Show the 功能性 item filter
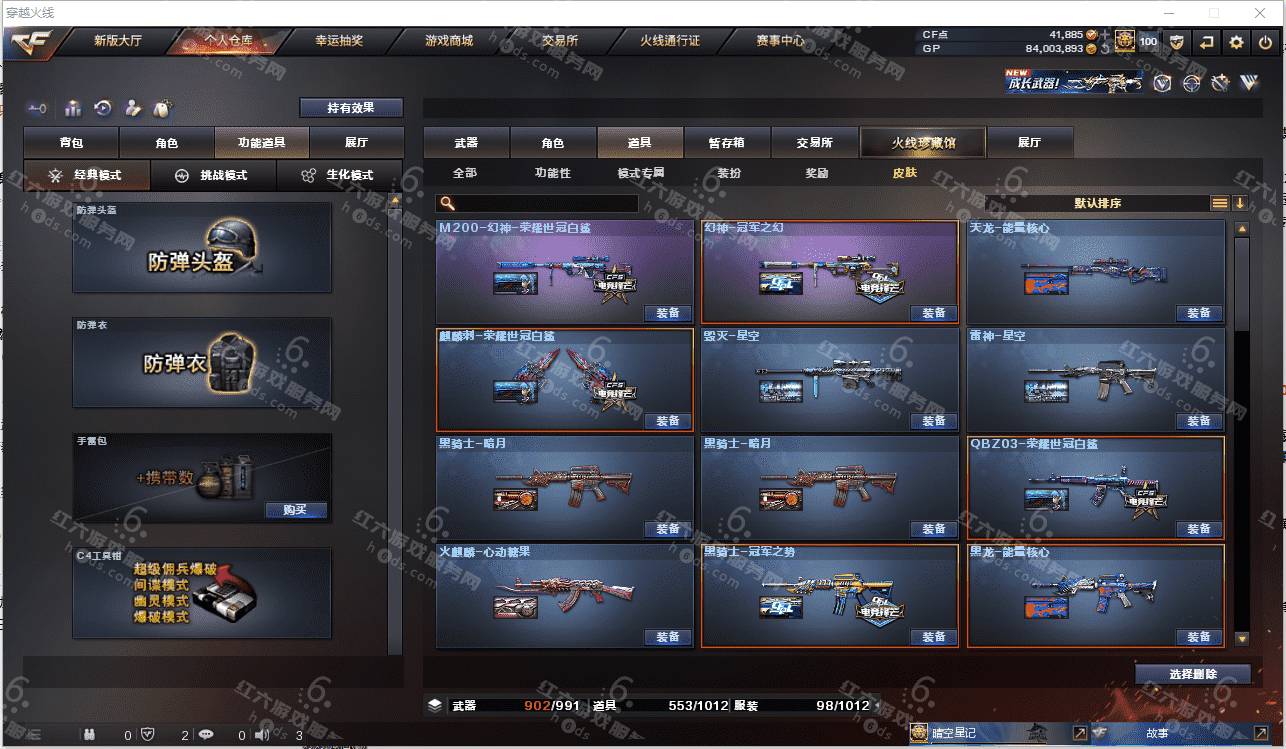Screen dimensions: 1286x749 [552, 173]
